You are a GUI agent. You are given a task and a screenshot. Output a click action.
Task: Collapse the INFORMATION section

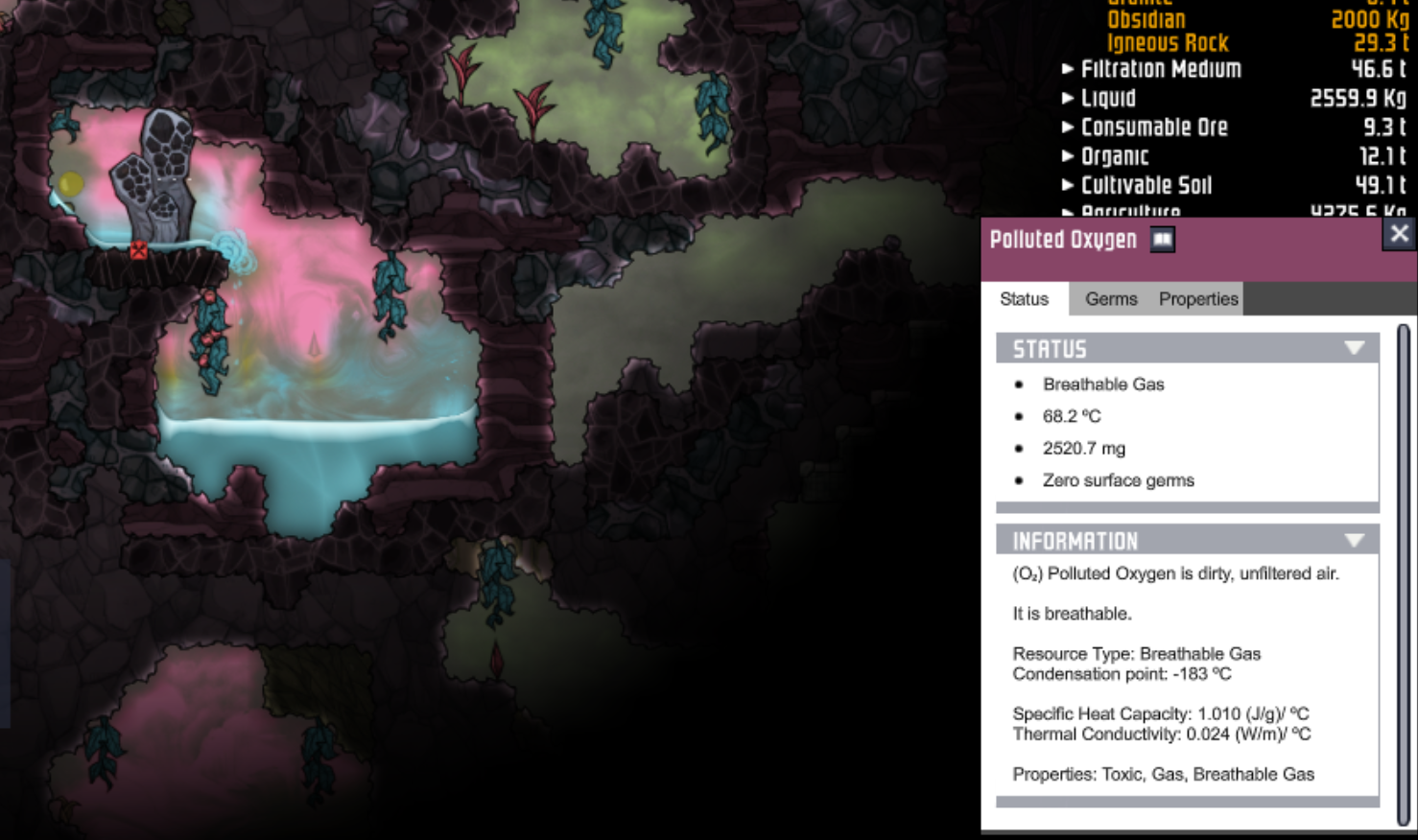pos(1355,540)
